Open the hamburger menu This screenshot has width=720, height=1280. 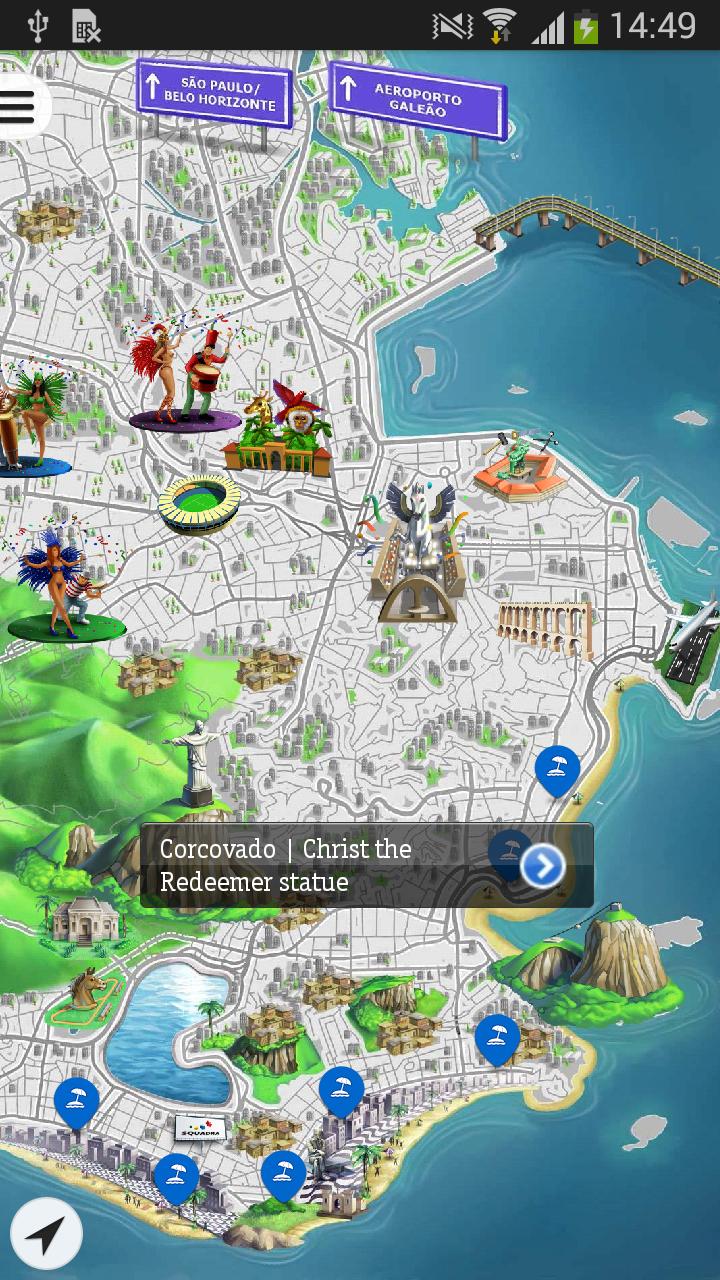[18, 106]
